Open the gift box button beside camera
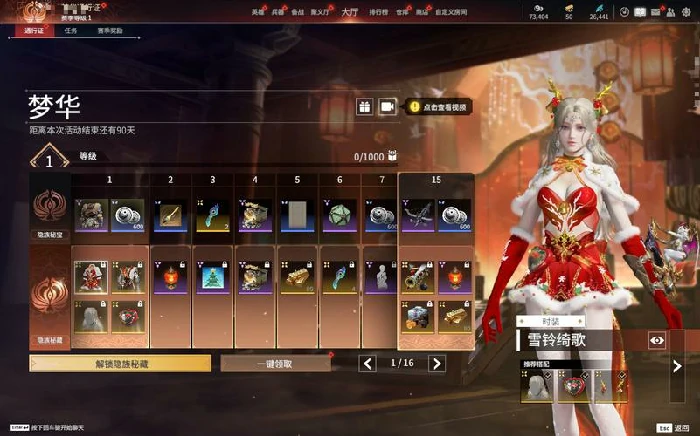Image resolution: width=700 pixels, height=436 pixels. coord(364,107)
